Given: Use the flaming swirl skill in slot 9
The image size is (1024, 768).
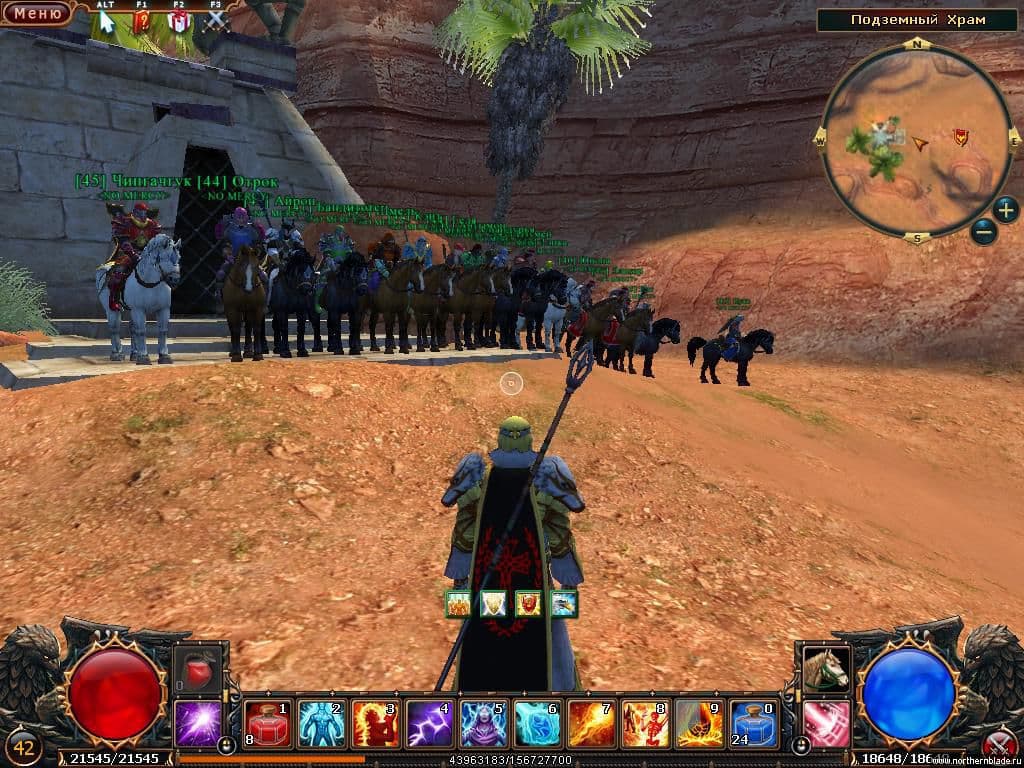Looking at the screenshot, I should (x=700, y=723).
